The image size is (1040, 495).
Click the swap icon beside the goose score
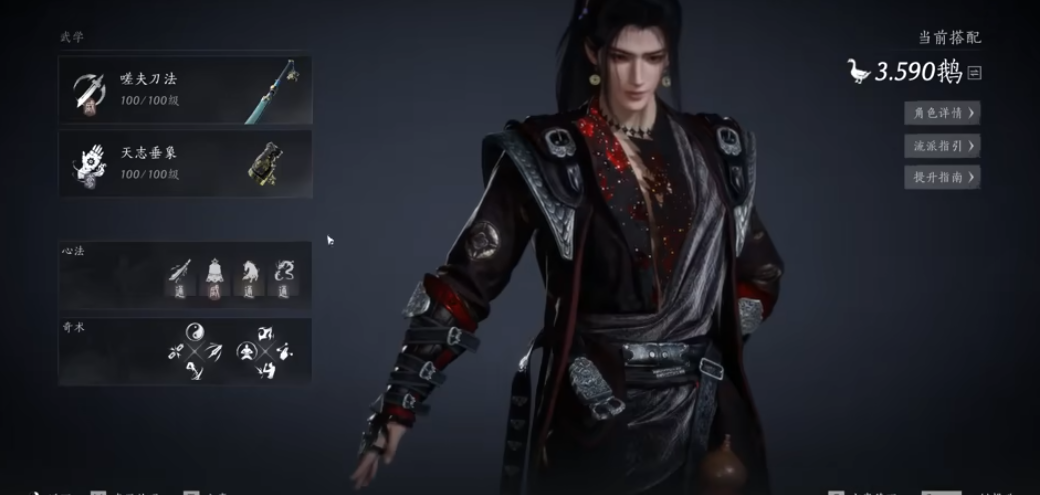tap(975, 73)
